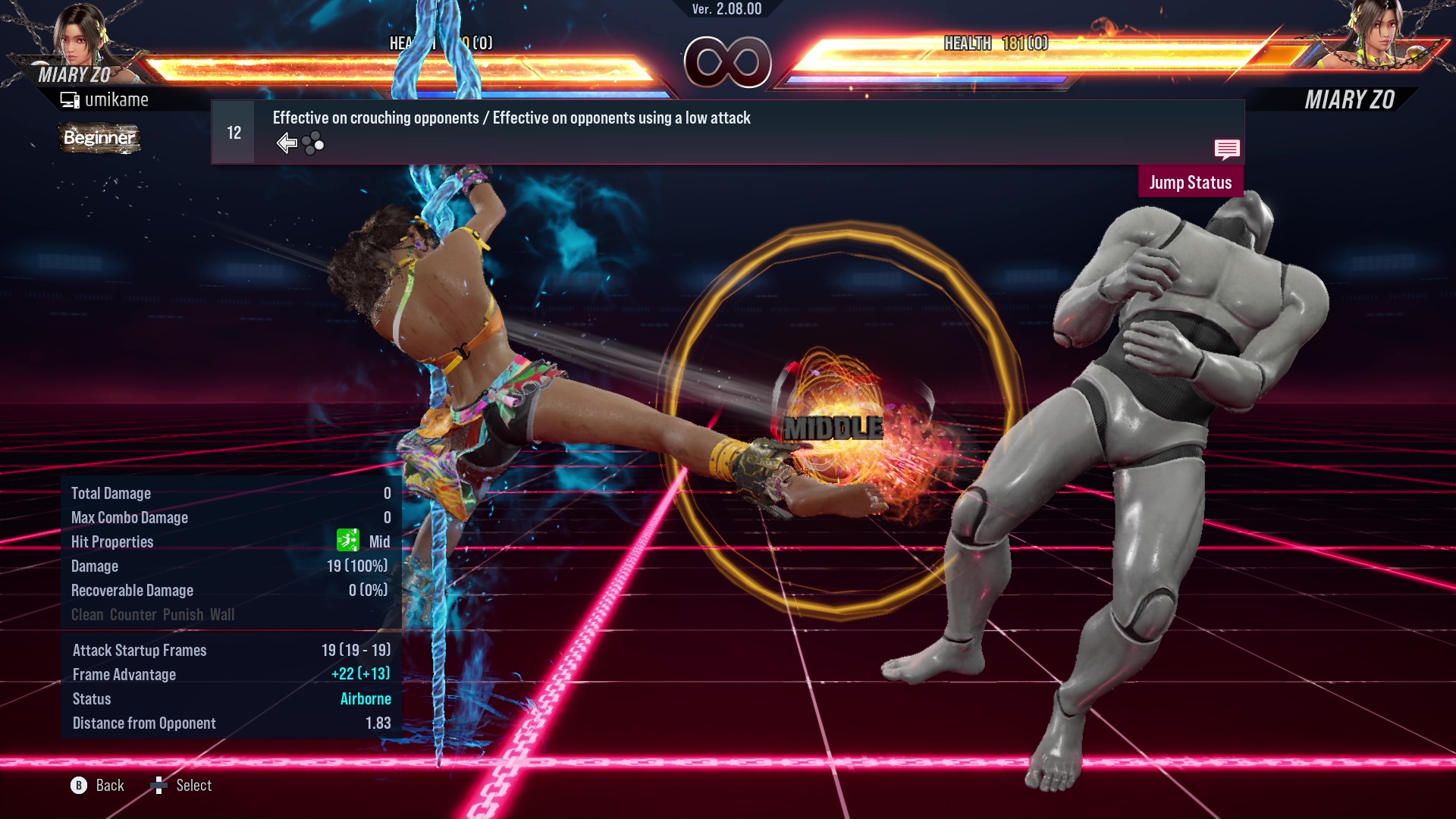Click the comment bubble icon above Jump Status
Screen dimensions: 1456x819
1227,150
